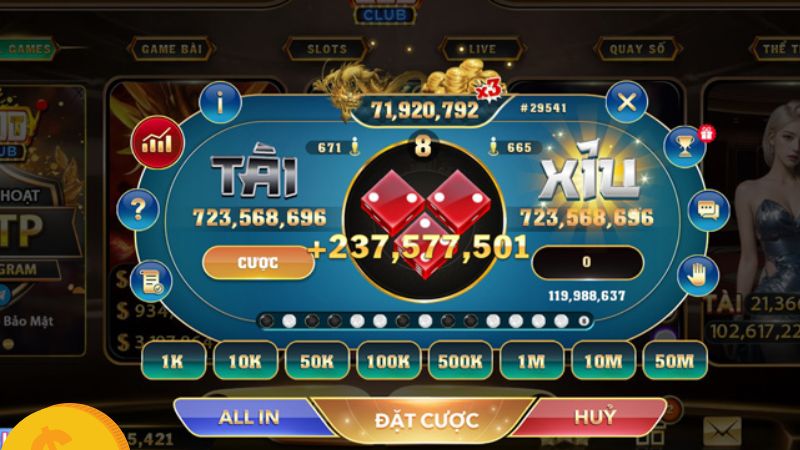Pick the 50K chip
Screen dimensions: 800x450
(x=317, y=360)
